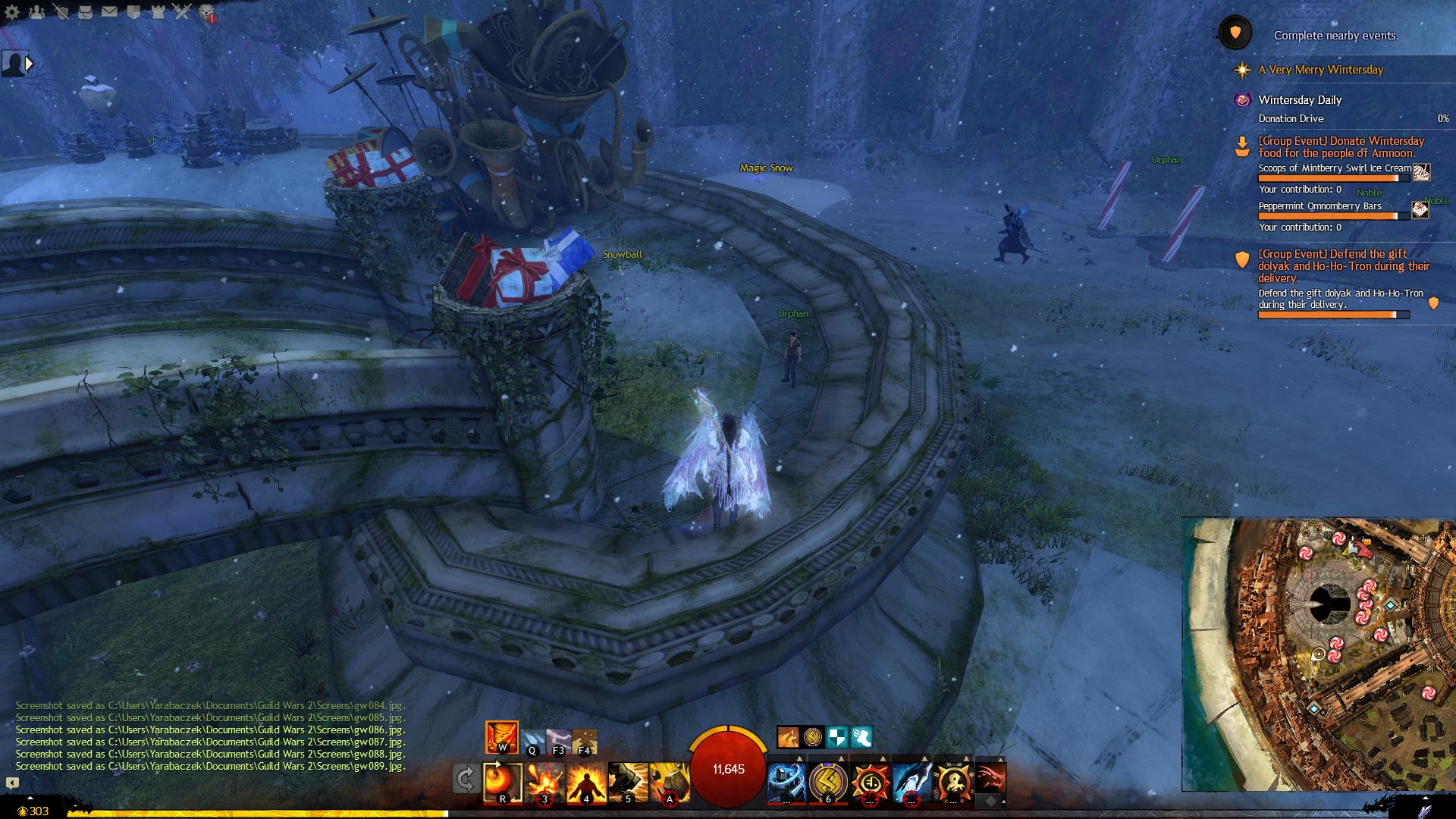This screenshot has height=819, width=1456.
Task: Click the minimap of the city
Action: (x=1318, y=654)
